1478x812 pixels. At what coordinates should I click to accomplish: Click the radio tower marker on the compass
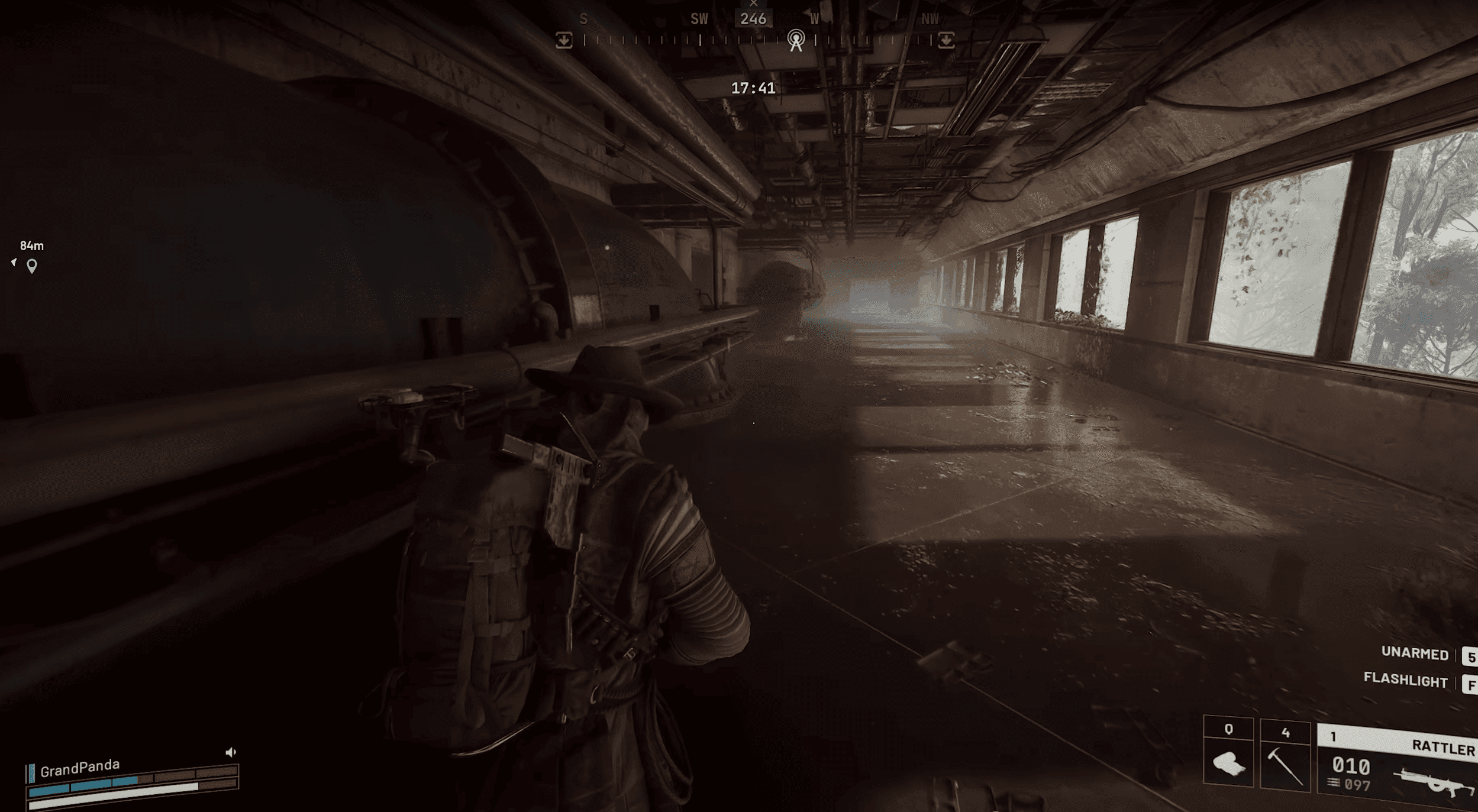(x=796, y=40)
